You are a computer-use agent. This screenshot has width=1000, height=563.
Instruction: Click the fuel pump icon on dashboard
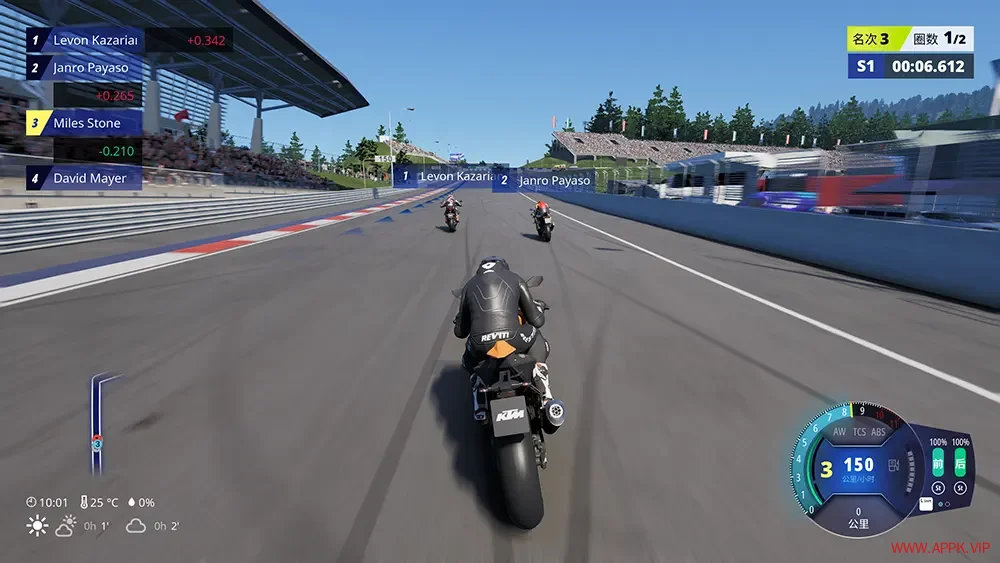coord(894,465)
